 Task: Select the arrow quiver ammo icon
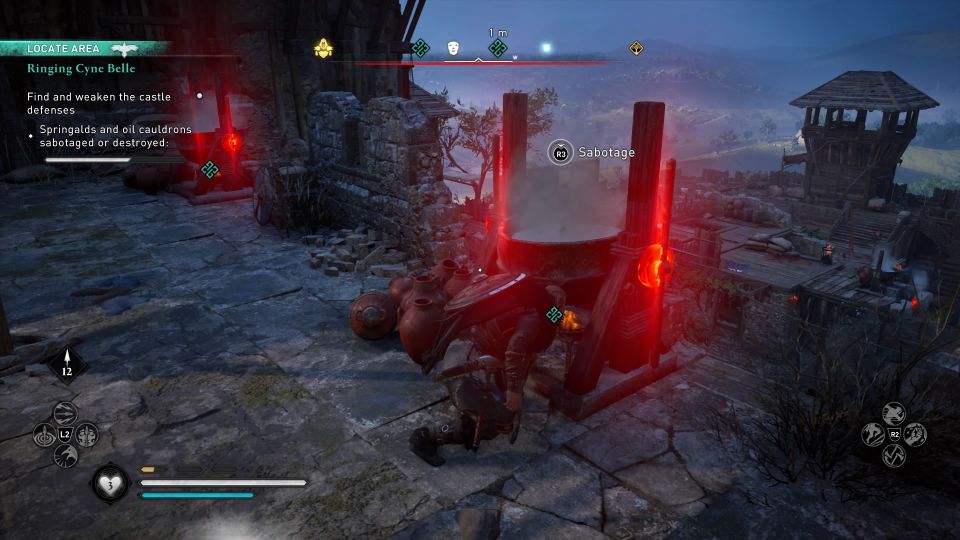[x=67, y=362]
